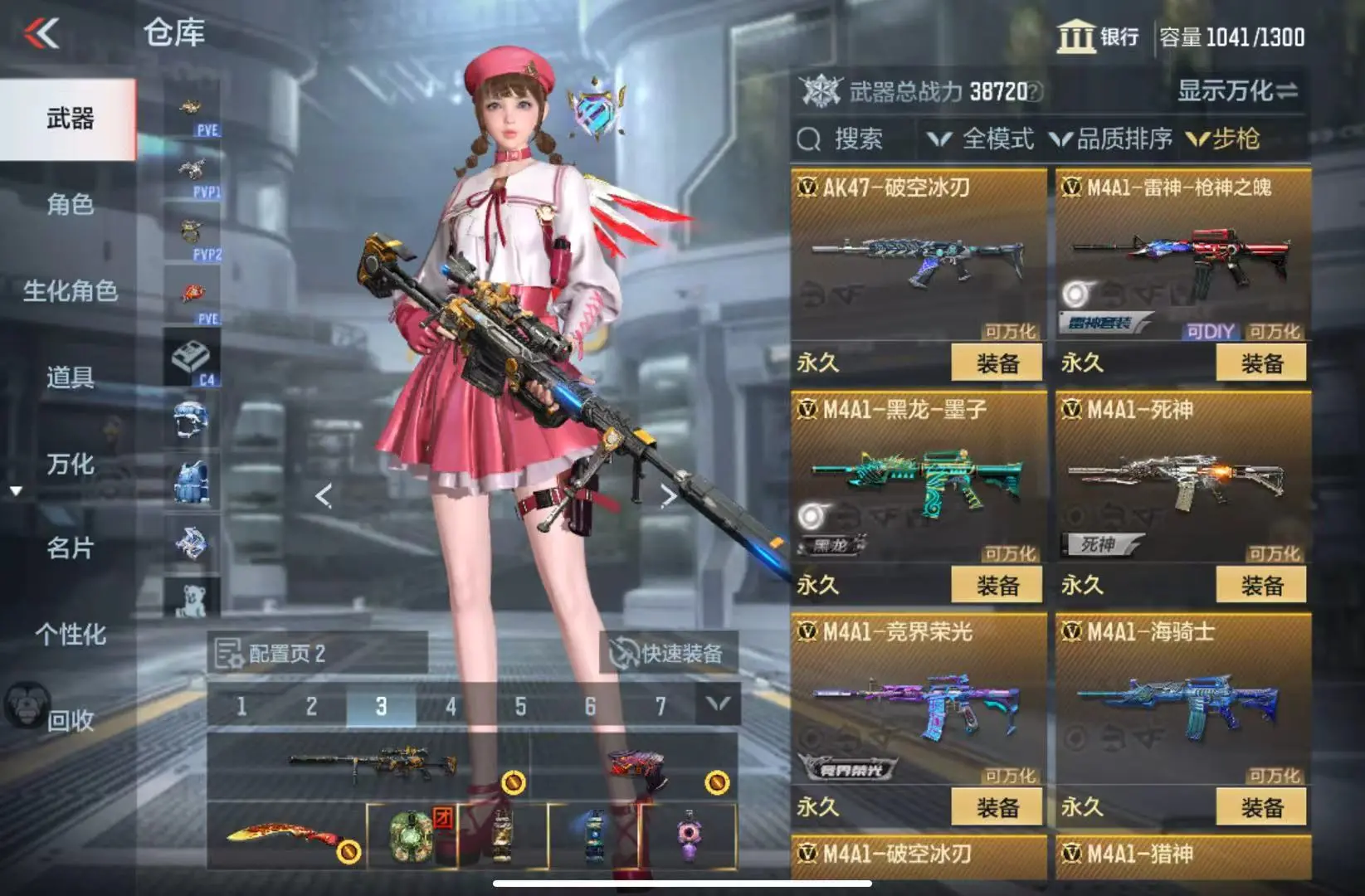This screenshot has width=1365, height=896.
Task: Open the 品质排序 sort dropdown
Action: pyautogui.click(x=1112, y=139)
